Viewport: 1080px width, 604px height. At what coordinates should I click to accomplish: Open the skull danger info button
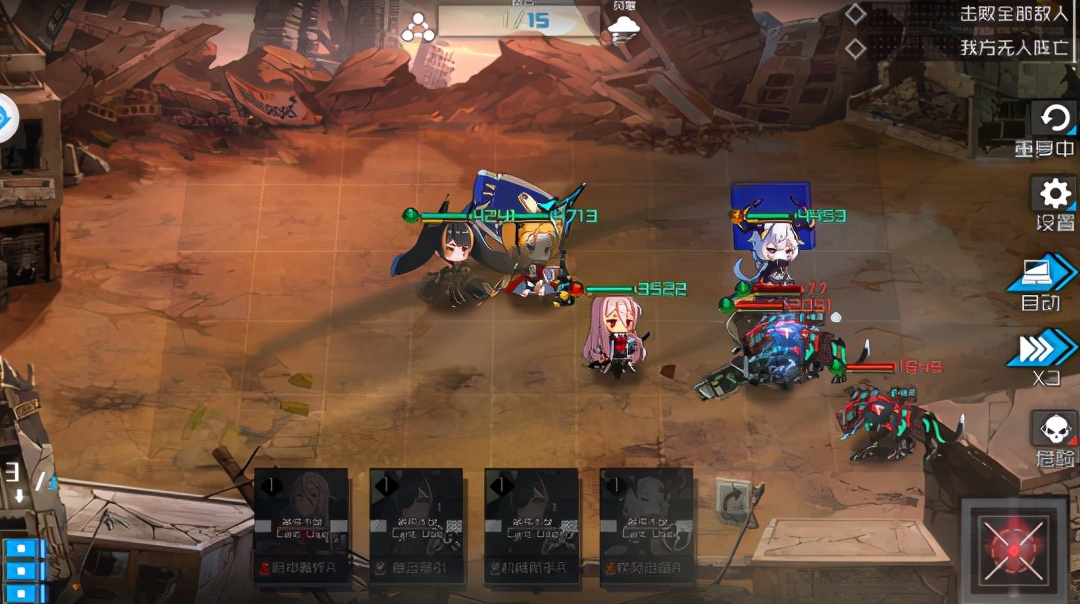click(x=1054, y=430)
